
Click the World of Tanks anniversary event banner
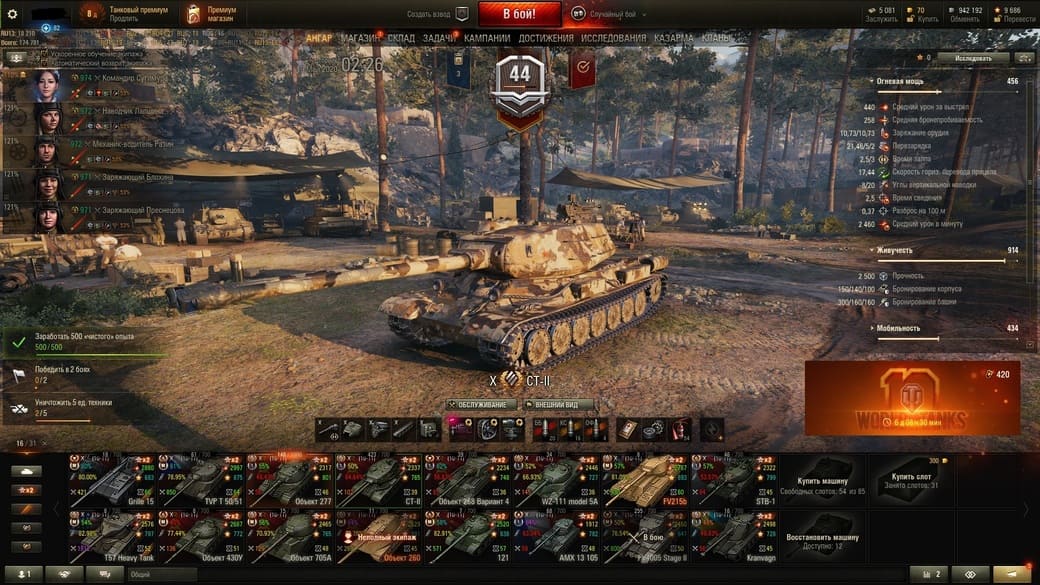click(x=911, y=398)
